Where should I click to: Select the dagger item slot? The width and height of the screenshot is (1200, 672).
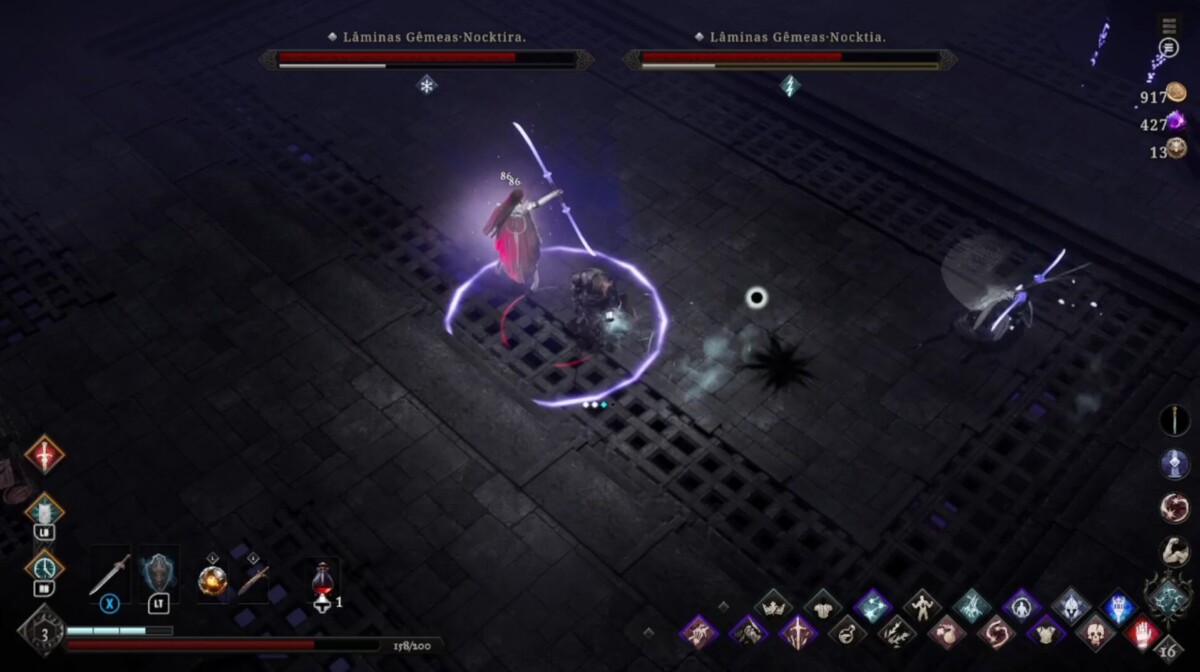tap(253, 580)
